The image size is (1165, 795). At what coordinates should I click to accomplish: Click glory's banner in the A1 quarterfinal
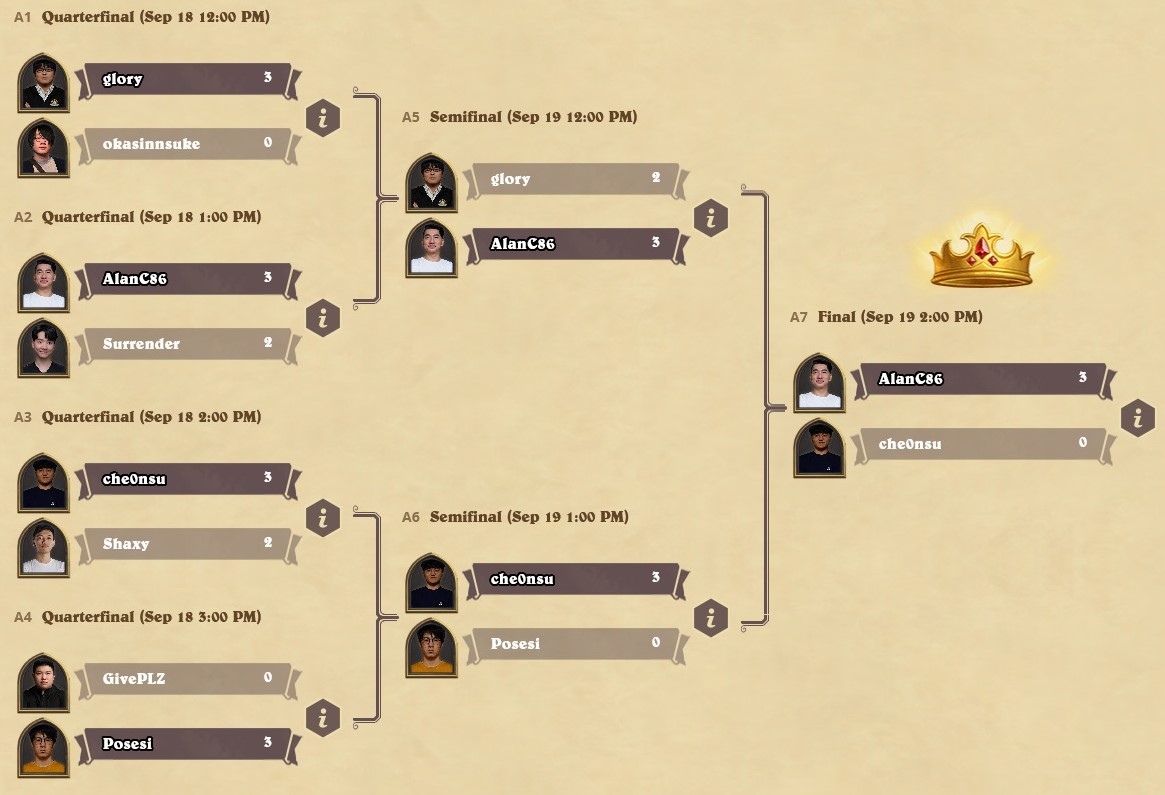coord(185,79)
